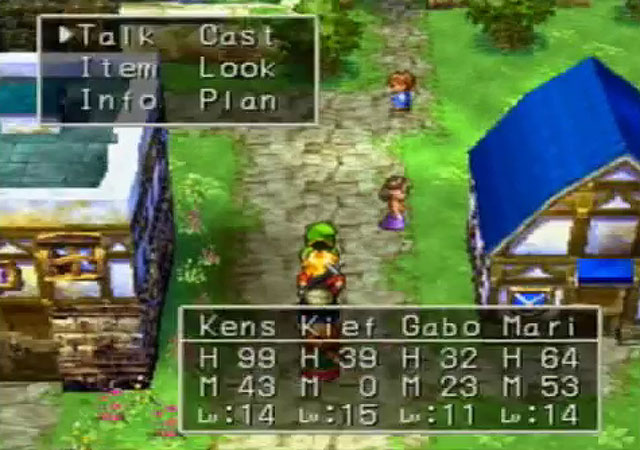Choose the Plan option
The height and width of the screenshot is (450, 640).
click(x=236, y=100)
